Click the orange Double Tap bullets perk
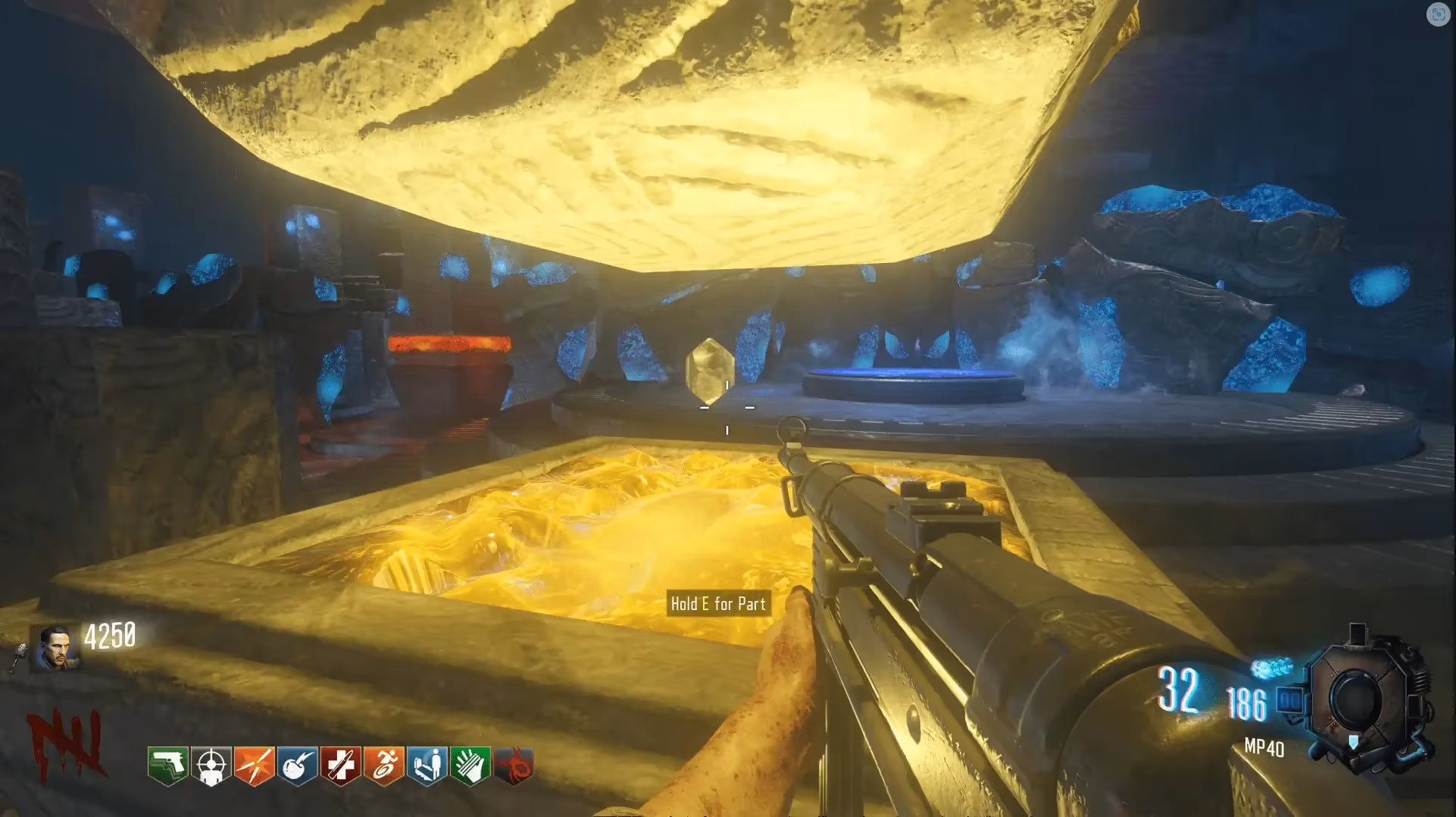The width and height of the screenshot is (1456, 817). 254,765
